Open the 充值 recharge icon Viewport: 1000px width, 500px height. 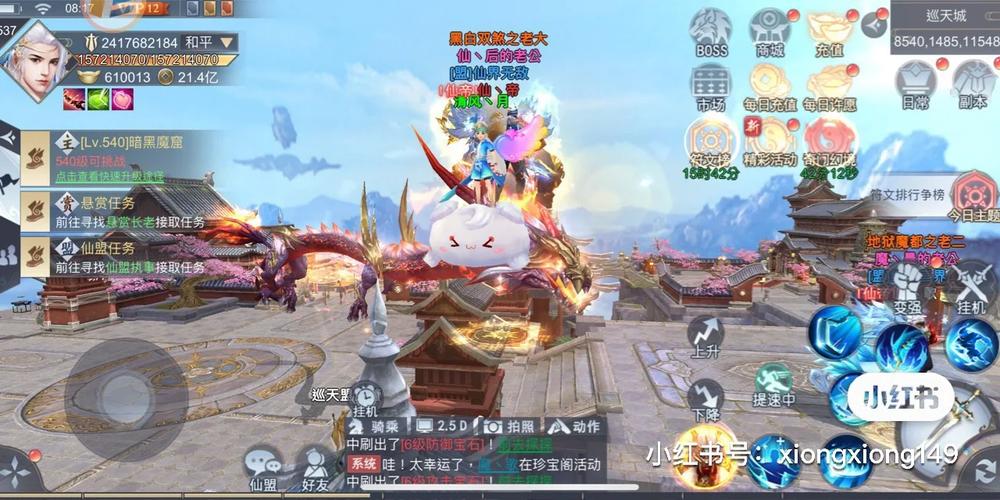point(829,30)
